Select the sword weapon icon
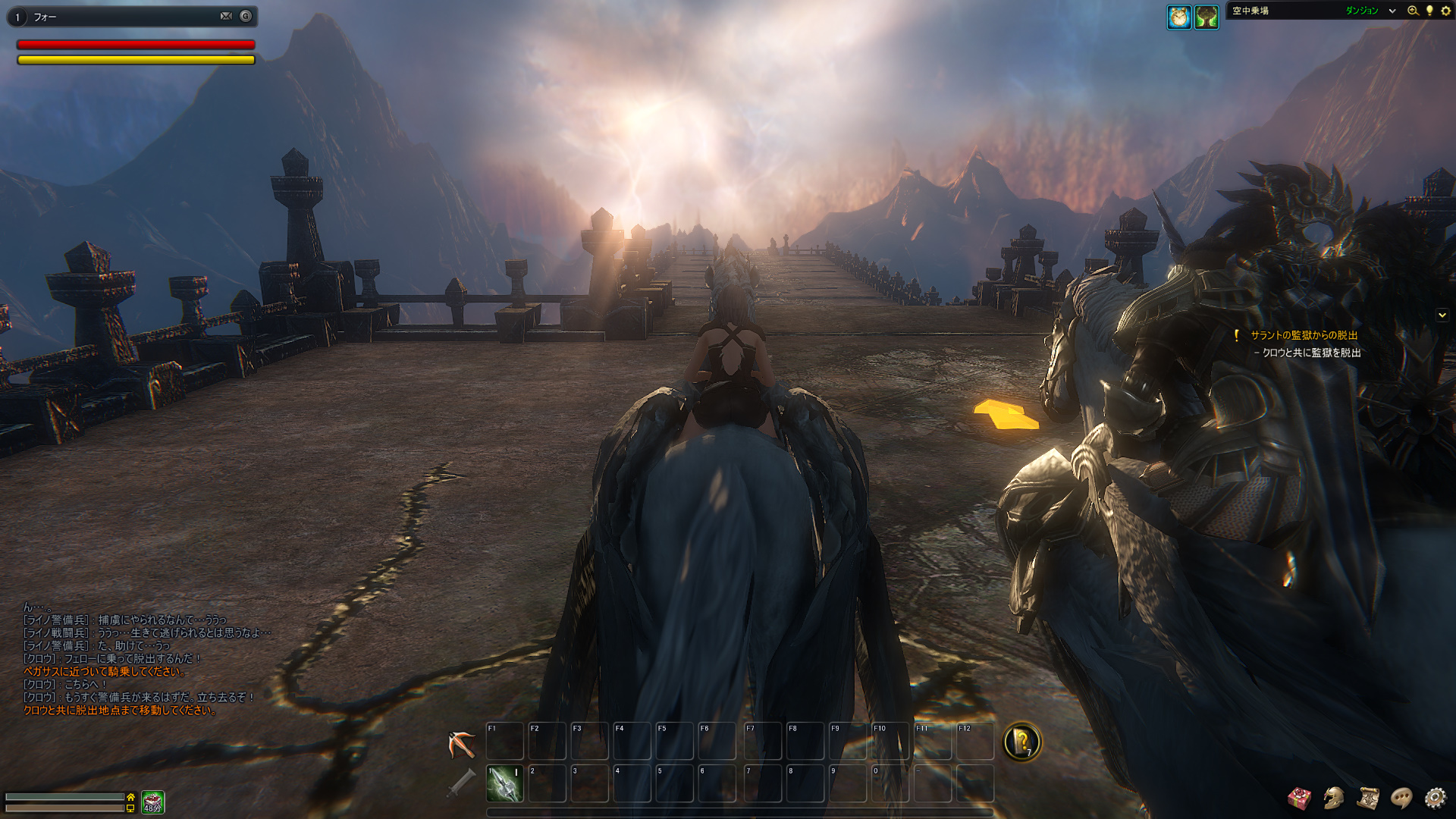 tap(461, 783)
